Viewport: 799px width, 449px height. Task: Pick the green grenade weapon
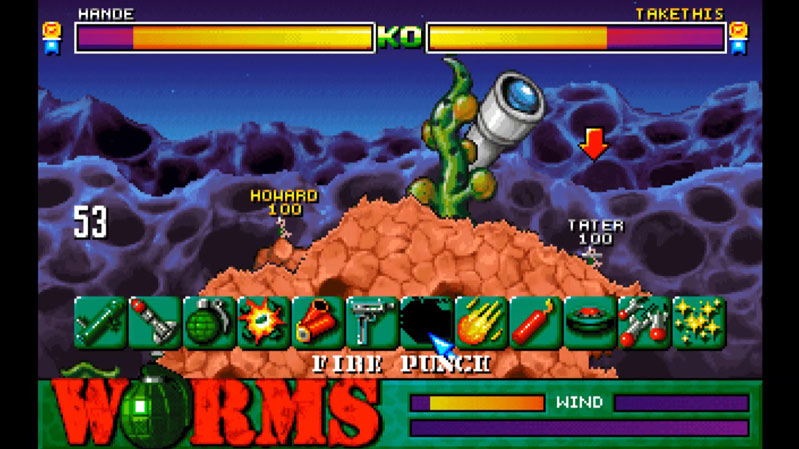209,322
